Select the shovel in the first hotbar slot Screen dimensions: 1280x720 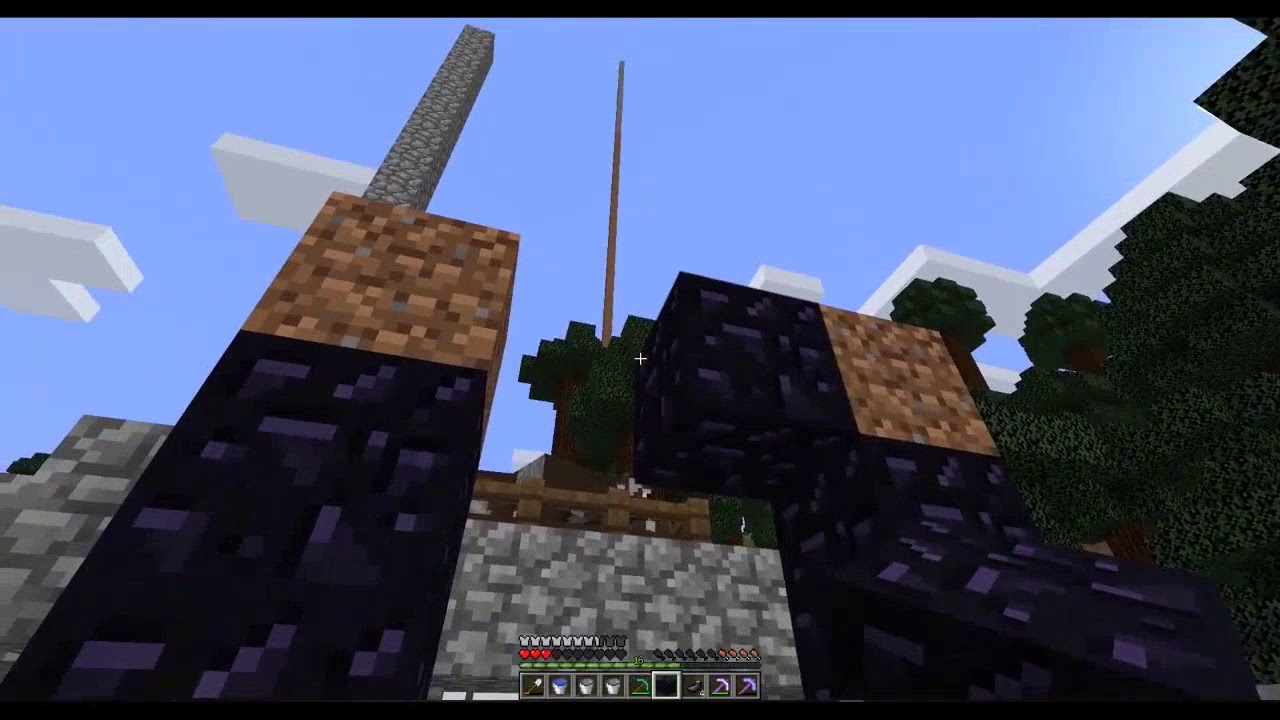pyautogui.click(x=531, y=685)
